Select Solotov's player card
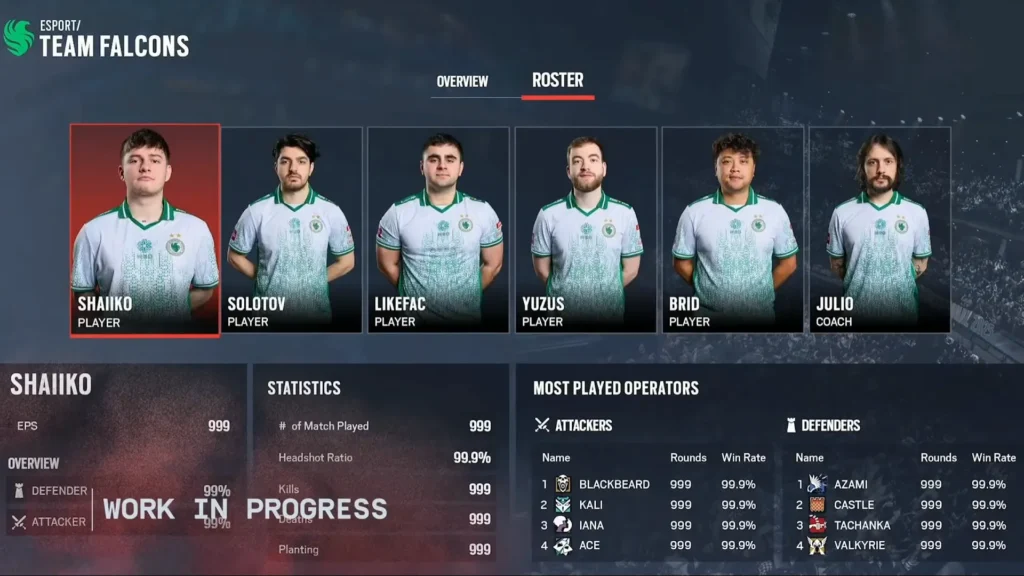 pyautogui.click(x=291, y=230)
